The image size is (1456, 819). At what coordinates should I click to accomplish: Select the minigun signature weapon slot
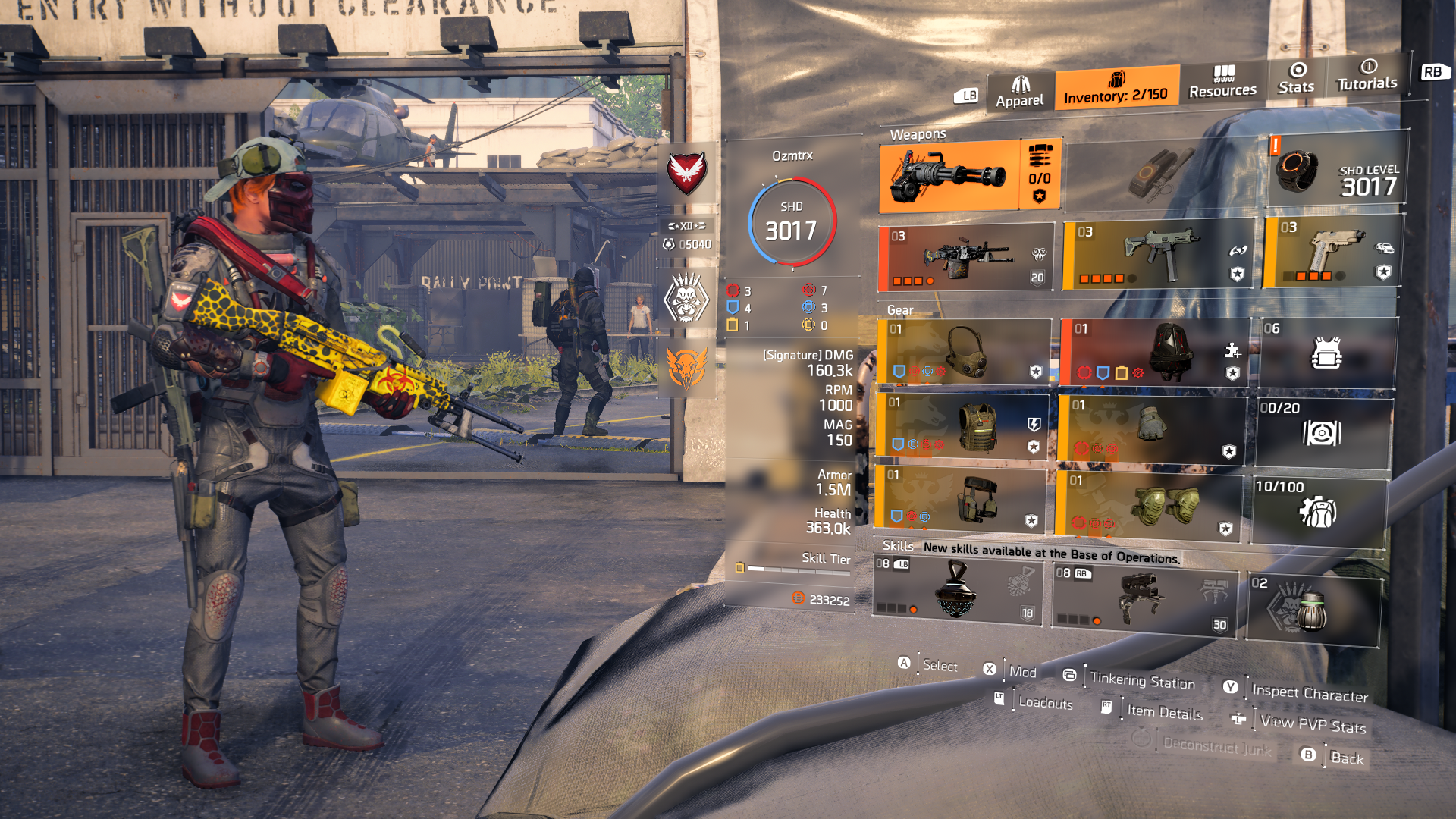pos(949,176)
